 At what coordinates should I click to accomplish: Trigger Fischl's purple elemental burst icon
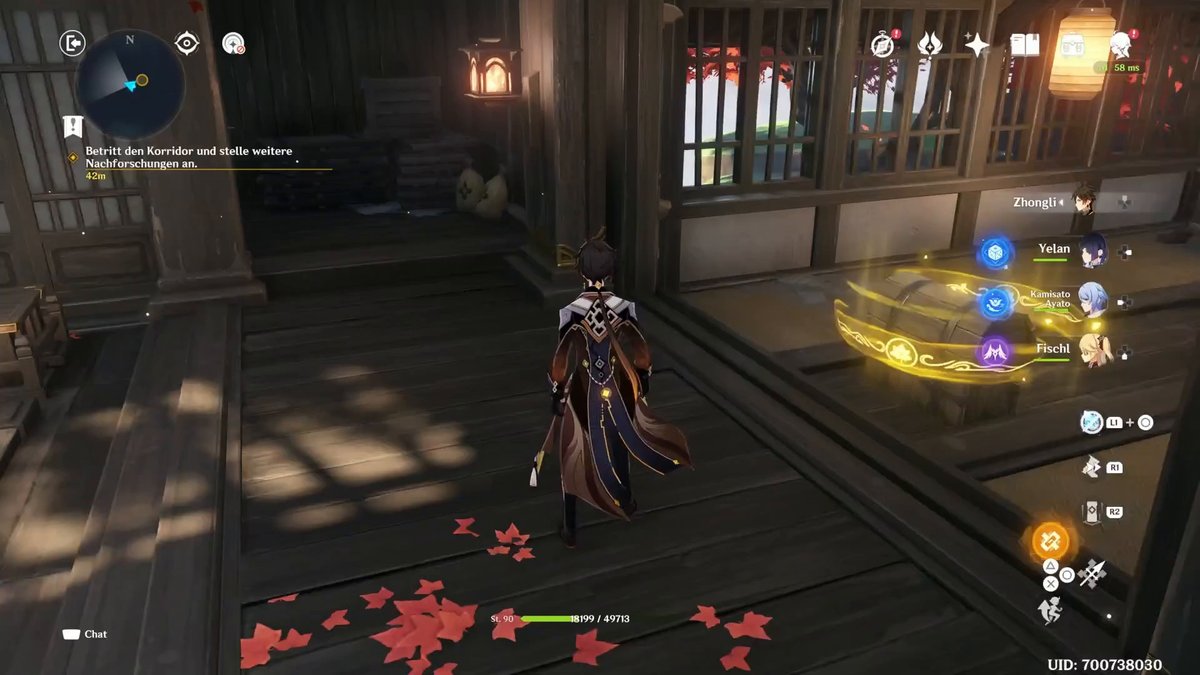coord(995,351)
